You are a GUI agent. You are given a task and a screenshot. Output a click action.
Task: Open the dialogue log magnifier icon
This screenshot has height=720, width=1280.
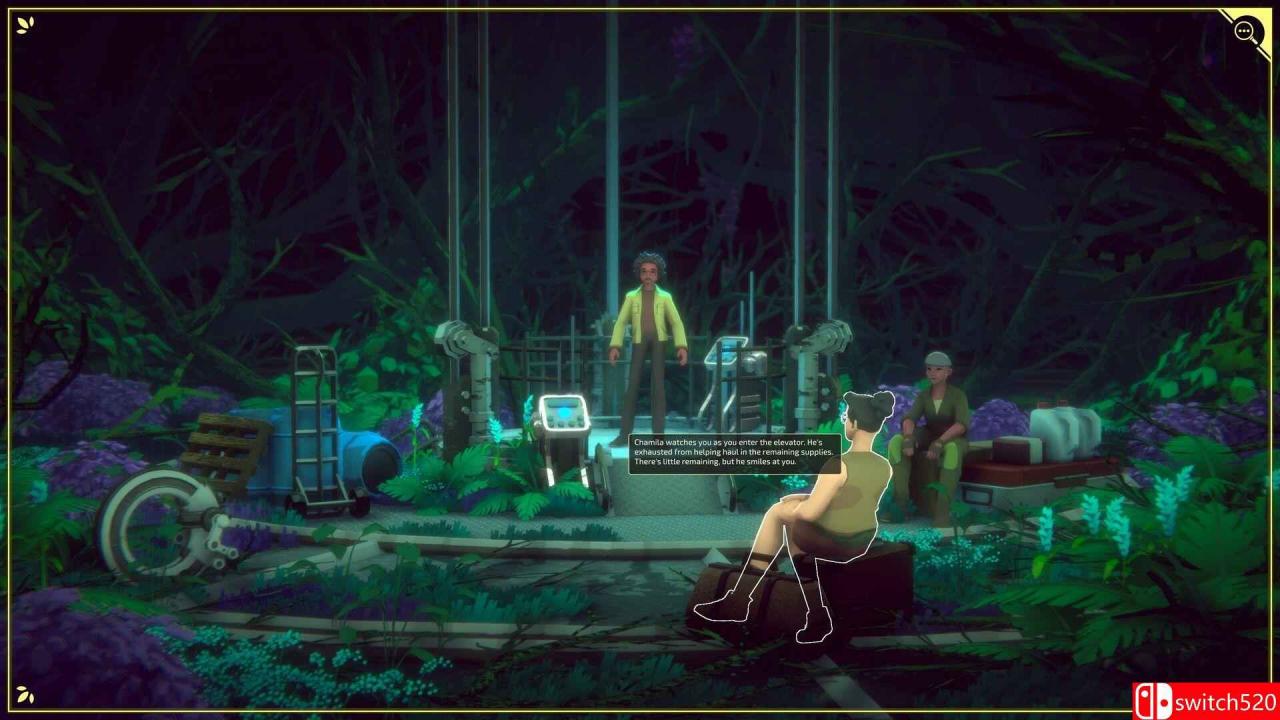click(x=1246, y=32)
